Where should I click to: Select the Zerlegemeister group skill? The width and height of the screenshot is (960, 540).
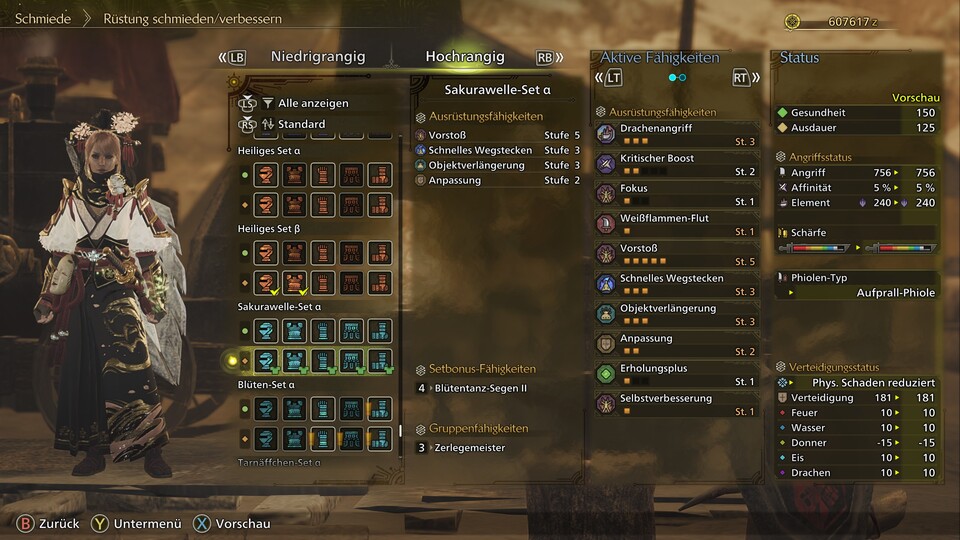[x=470, y=448]
